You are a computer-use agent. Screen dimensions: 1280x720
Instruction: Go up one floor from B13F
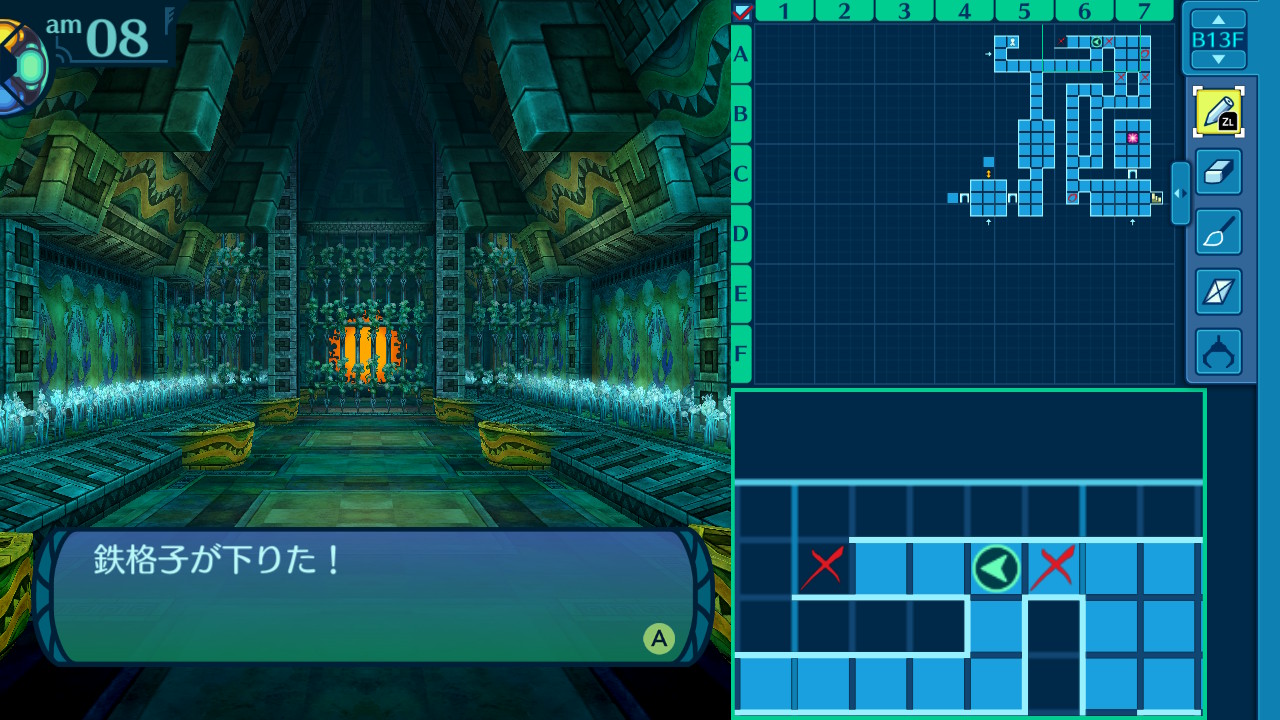[x=1218, y=19]
